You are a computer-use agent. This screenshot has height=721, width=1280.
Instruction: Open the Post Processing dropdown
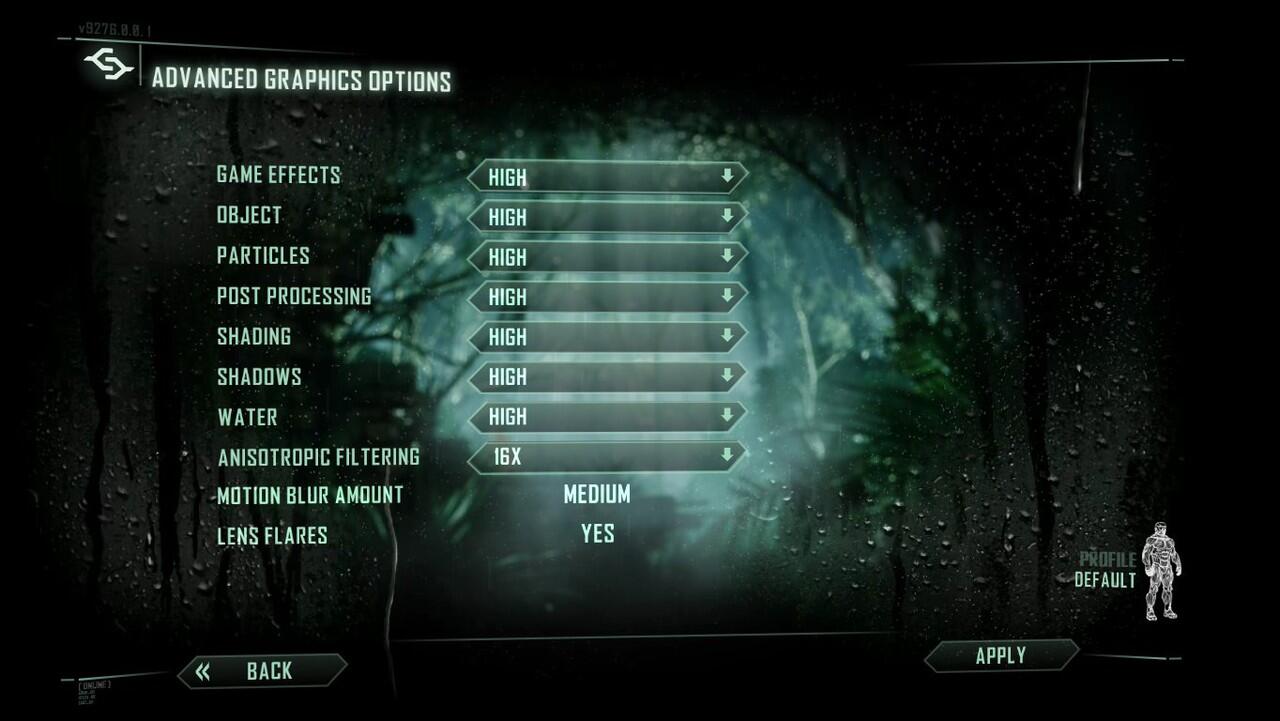pyautogui.click(x=607, y=297)
